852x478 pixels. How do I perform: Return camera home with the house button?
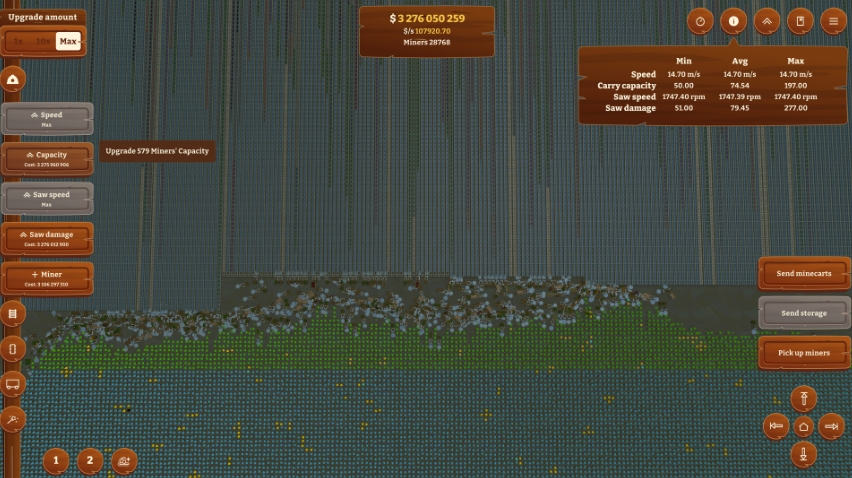point(803,427)
